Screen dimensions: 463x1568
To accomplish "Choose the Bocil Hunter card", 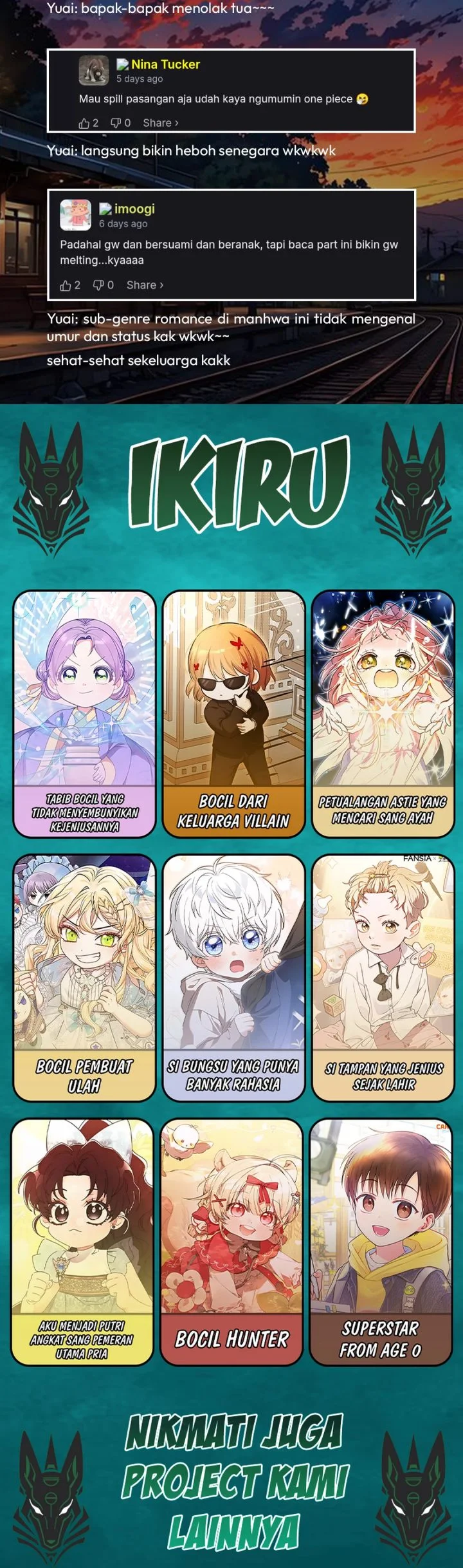I will 232,1242.
